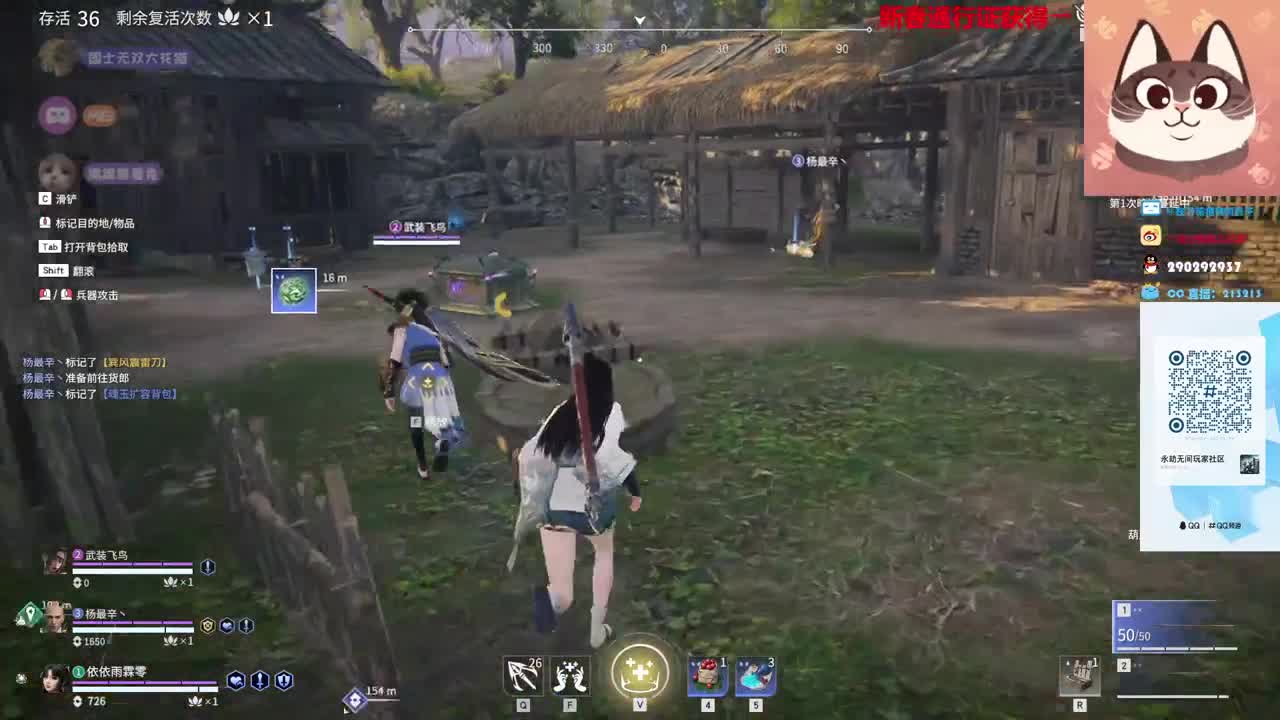
Task: Toggle 武装飞鸟's microphone icon
Action: tap(207, 567)
